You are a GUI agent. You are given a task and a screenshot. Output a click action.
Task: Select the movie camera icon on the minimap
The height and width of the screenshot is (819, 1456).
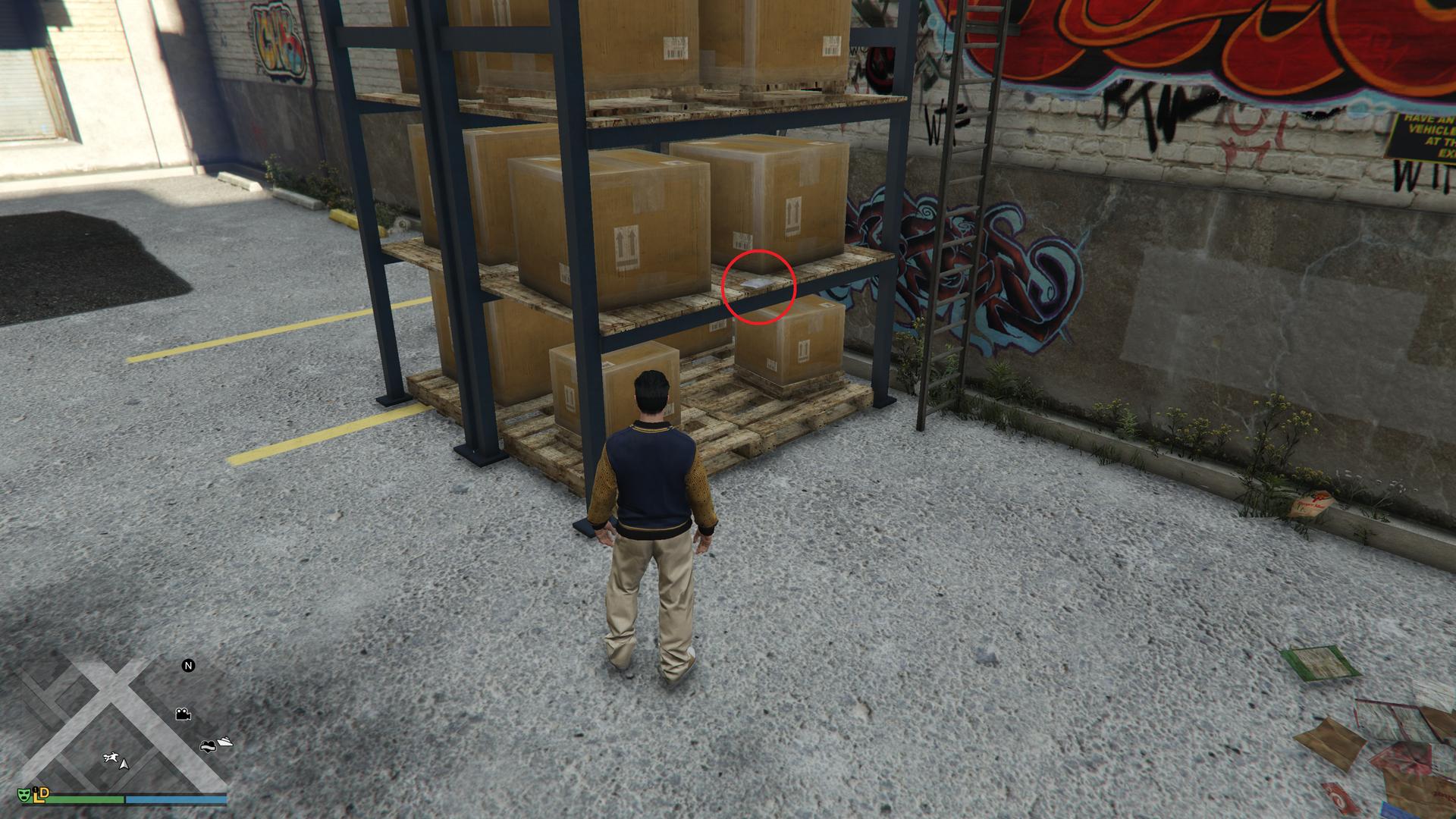(182, 714)
